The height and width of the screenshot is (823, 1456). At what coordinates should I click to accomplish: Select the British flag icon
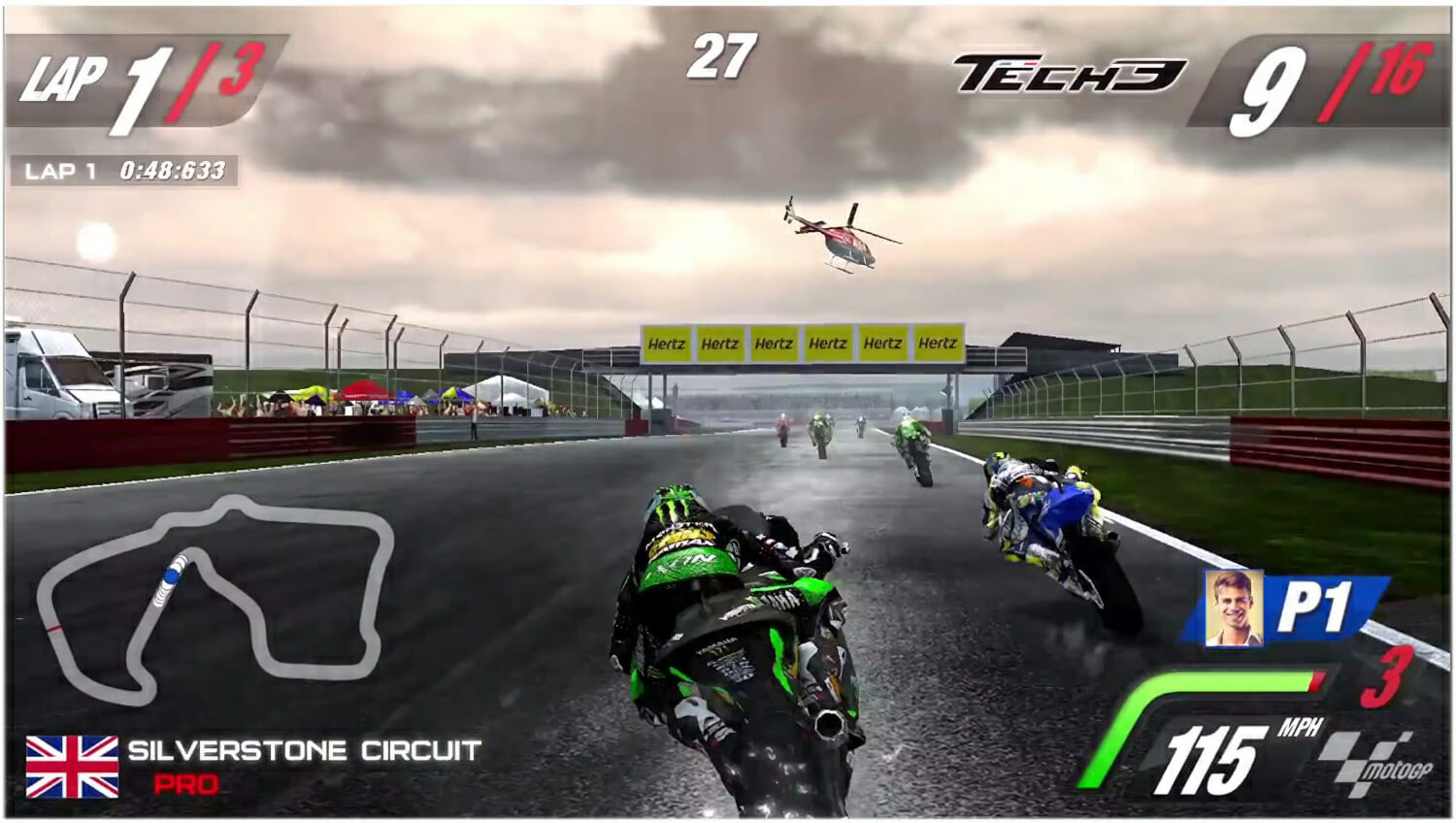(x=73, y=766)
